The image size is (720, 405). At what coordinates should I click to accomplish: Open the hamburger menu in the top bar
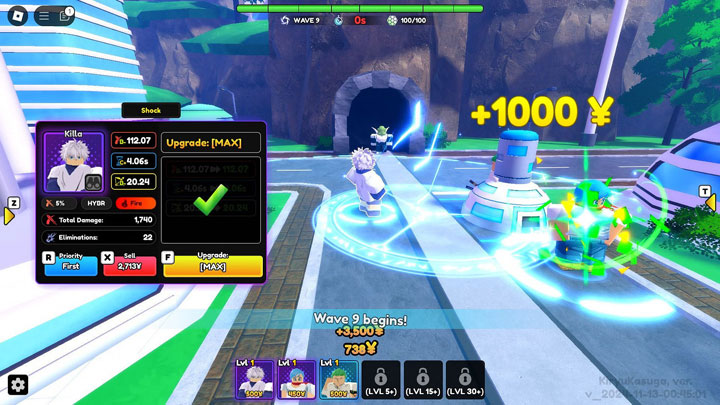43,15
